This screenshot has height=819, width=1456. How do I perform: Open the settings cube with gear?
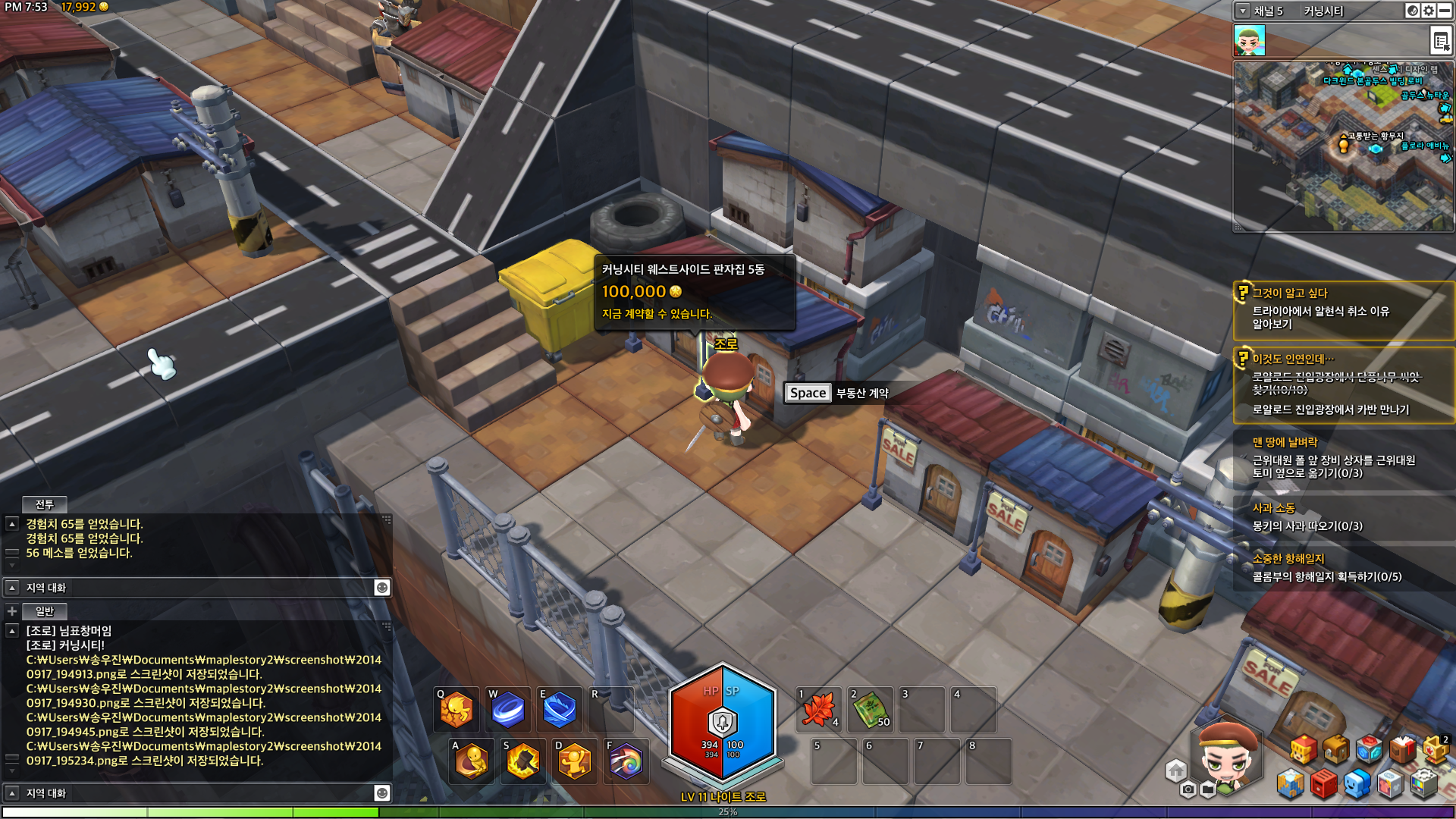[x=1424, y=784]
